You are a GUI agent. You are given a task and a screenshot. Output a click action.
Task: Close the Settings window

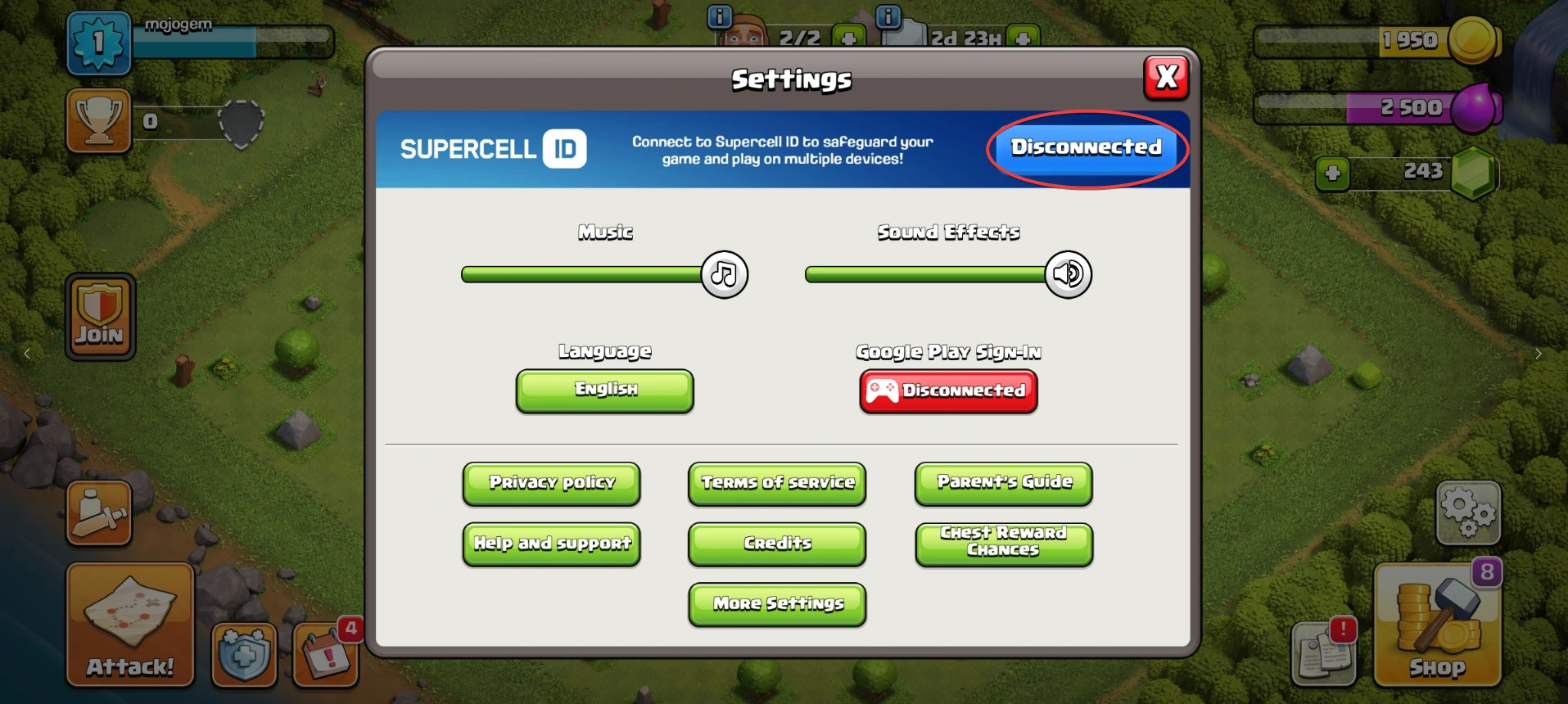coord(1166,78)
